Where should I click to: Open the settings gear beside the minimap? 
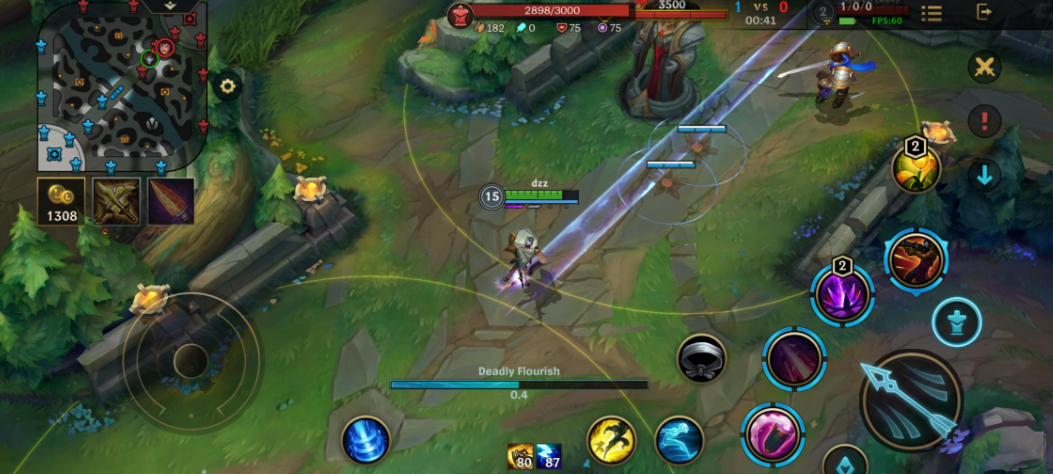(228, 86)
